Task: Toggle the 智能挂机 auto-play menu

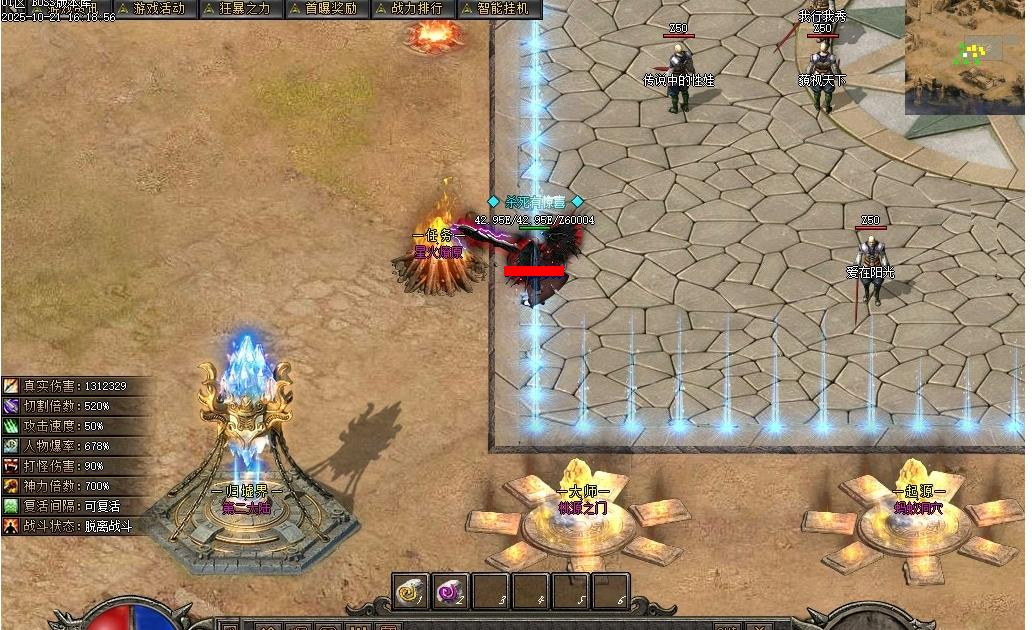Action: pyautogui.click(x=497, y=9)
